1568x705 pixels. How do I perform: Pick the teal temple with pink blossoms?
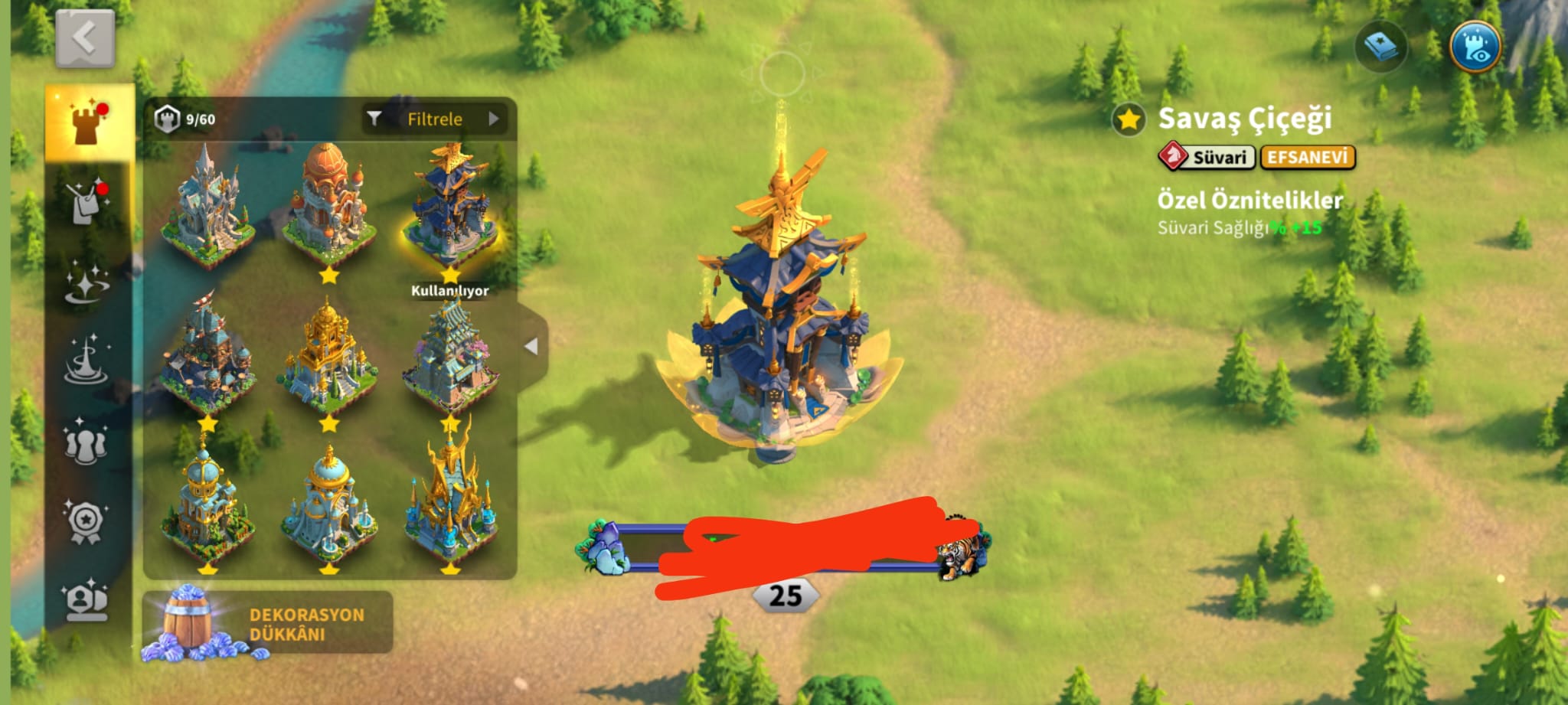450,356
